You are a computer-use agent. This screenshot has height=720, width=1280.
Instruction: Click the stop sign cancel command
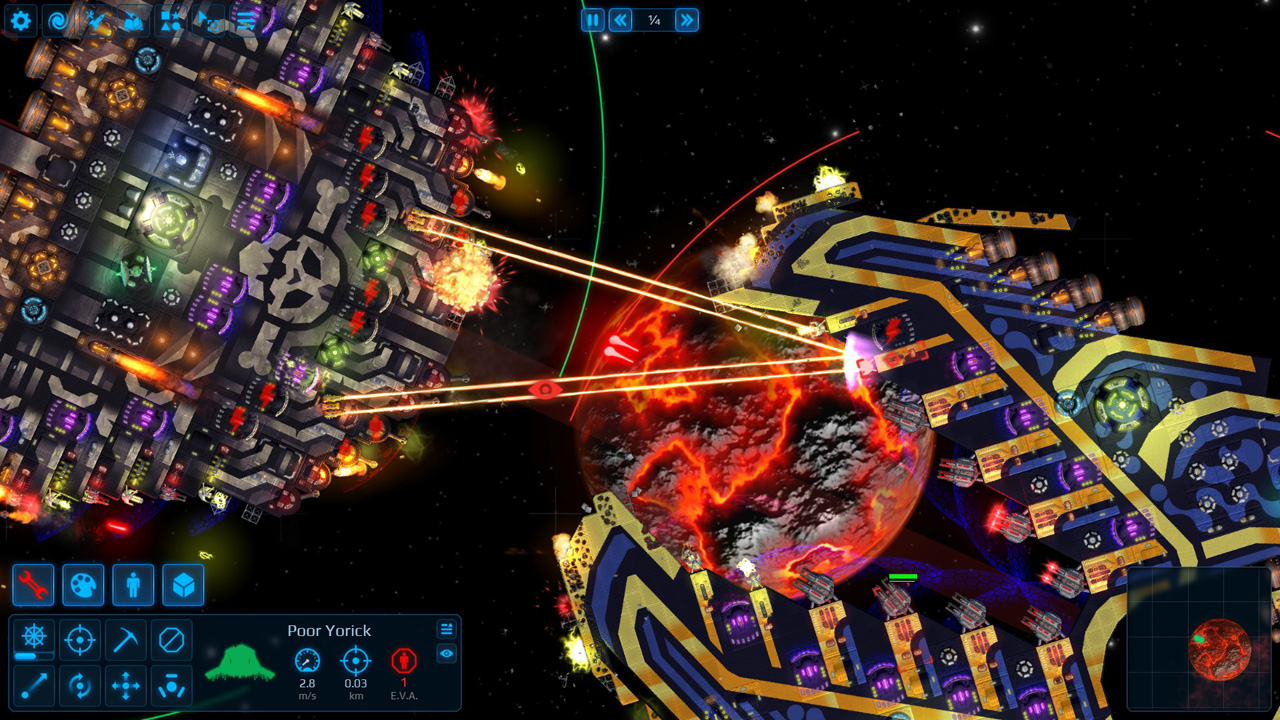[171, 640]
